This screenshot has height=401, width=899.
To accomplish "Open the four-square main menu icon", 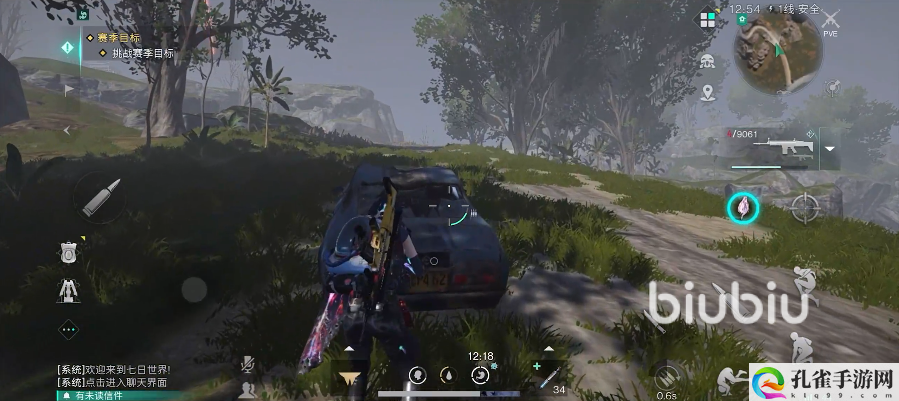I will pos(708,19).
